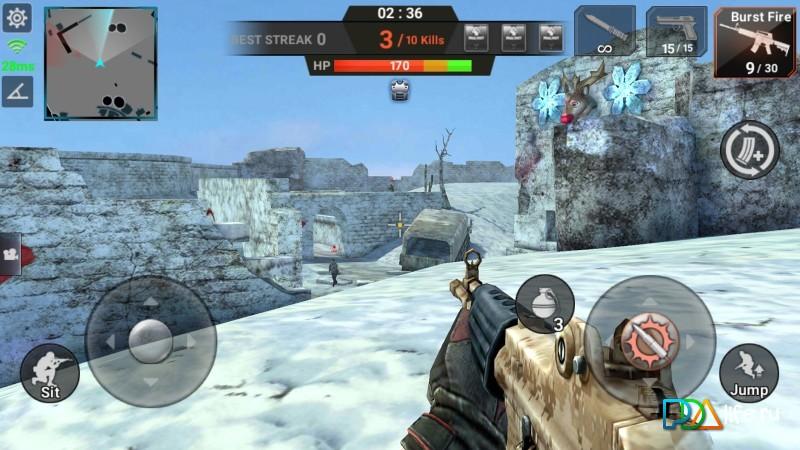Click the movement joystick pad

point(150,340)
